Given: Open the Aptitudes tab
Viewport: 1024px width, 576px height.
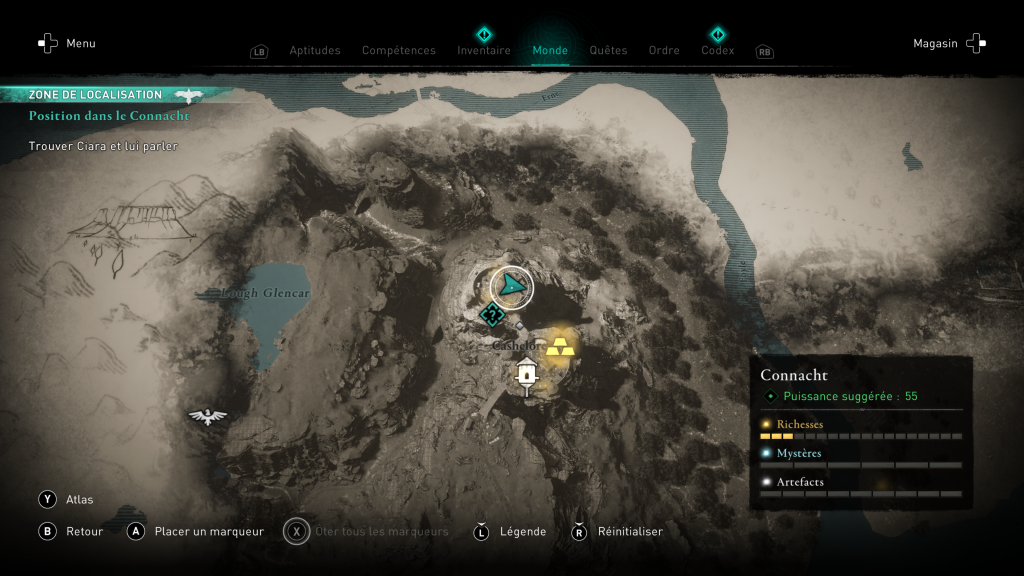Looking at the screenshot, I should click(314, 51).
